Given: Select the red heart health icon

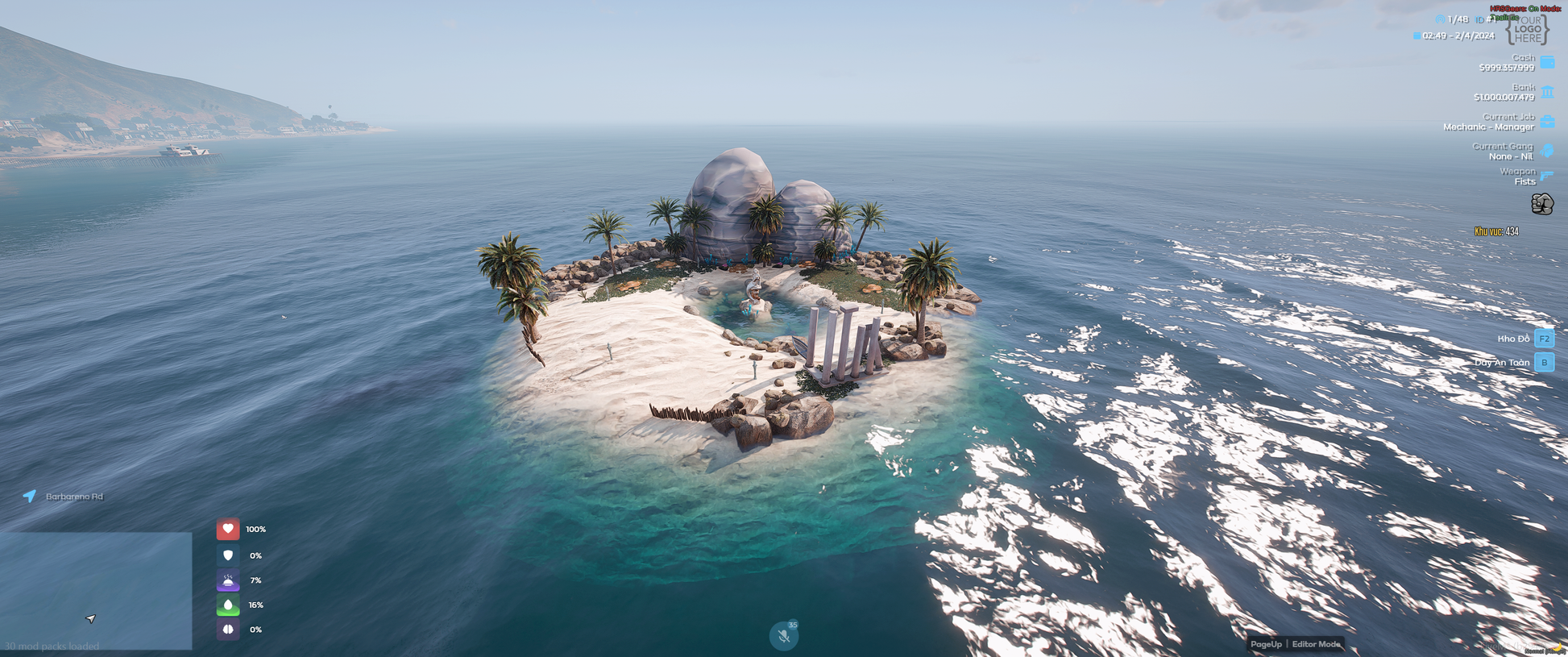Looking at the screenshot, I should 228,529.
